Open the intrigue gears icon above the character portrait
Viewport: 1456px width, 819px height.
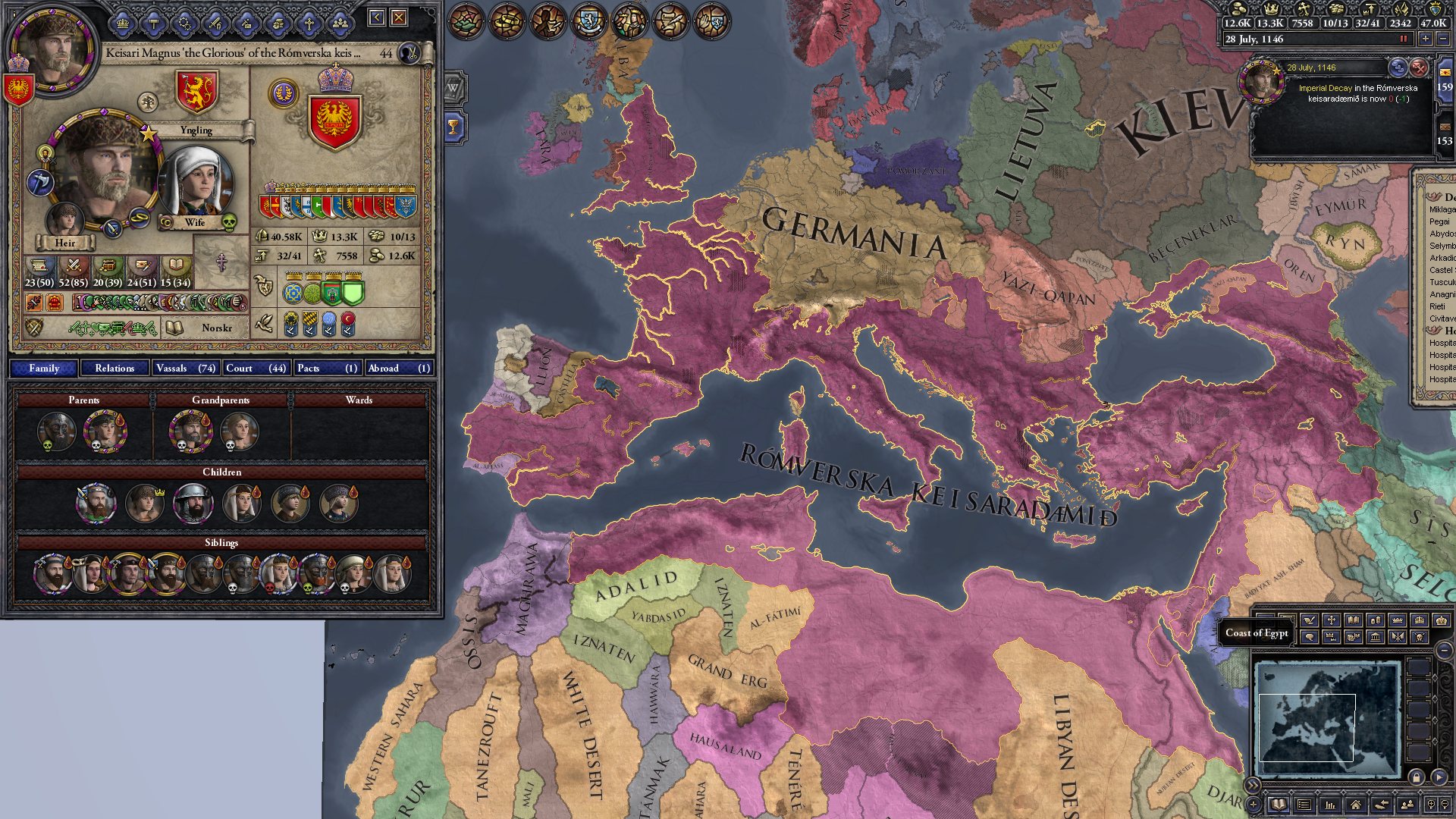coord(184,23)
